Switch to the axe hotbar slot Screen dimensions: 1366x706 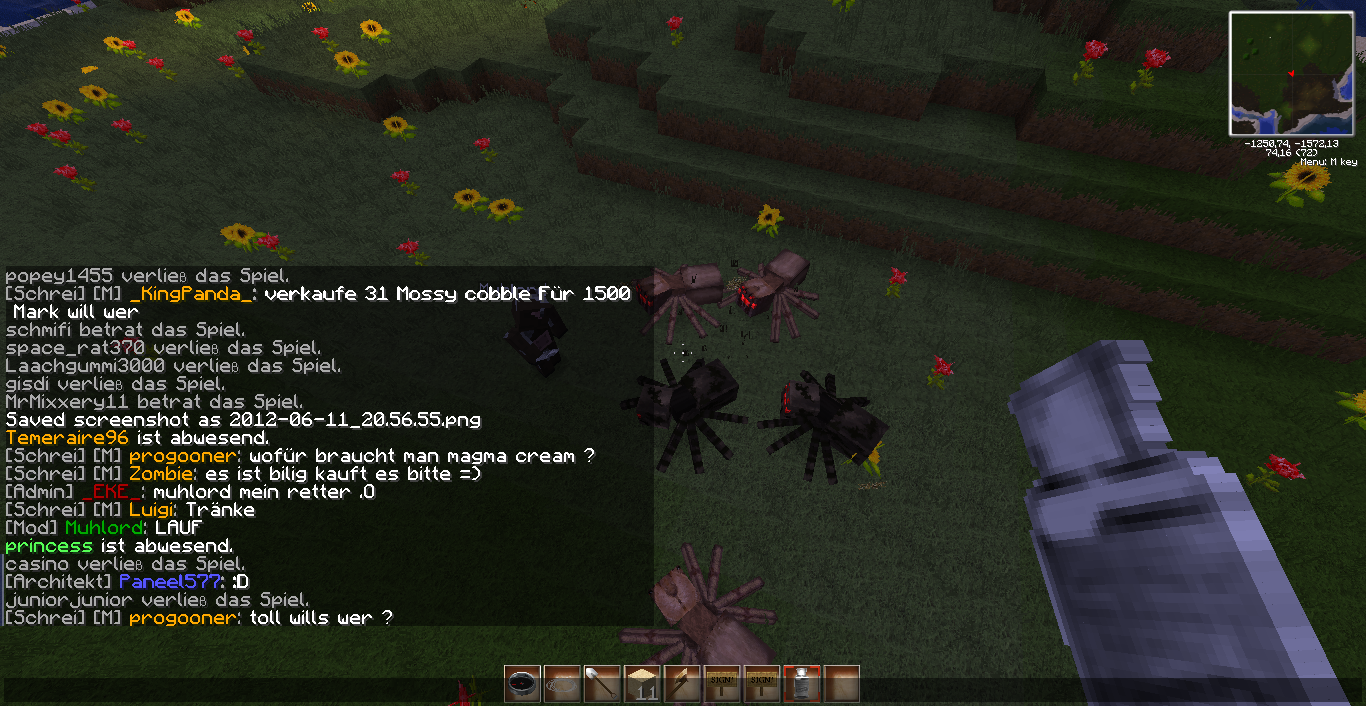(x=682, y=684)
